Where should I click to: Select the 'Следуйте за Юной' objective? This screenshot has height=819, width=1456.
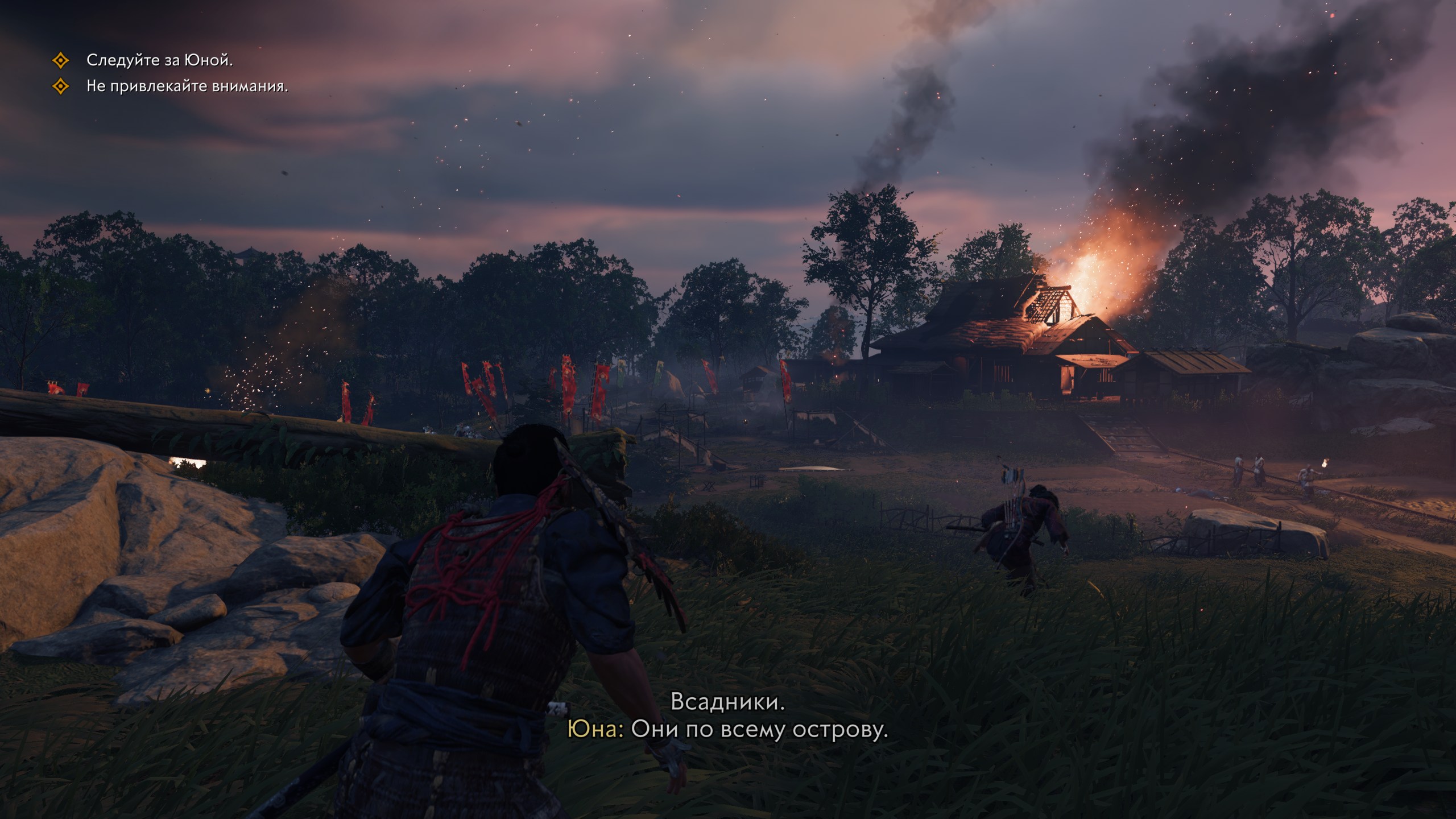tap(159, 60)
